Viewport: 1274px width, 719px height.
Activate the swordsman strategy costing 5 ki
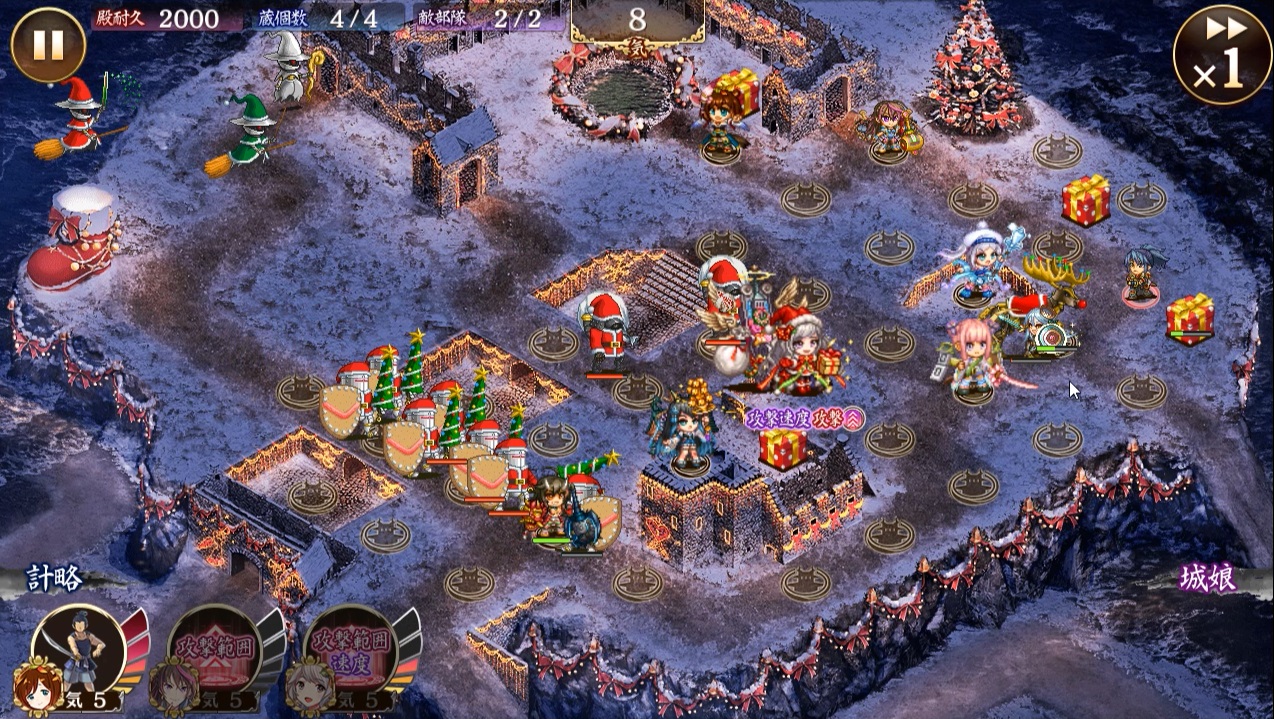(78, 650)
